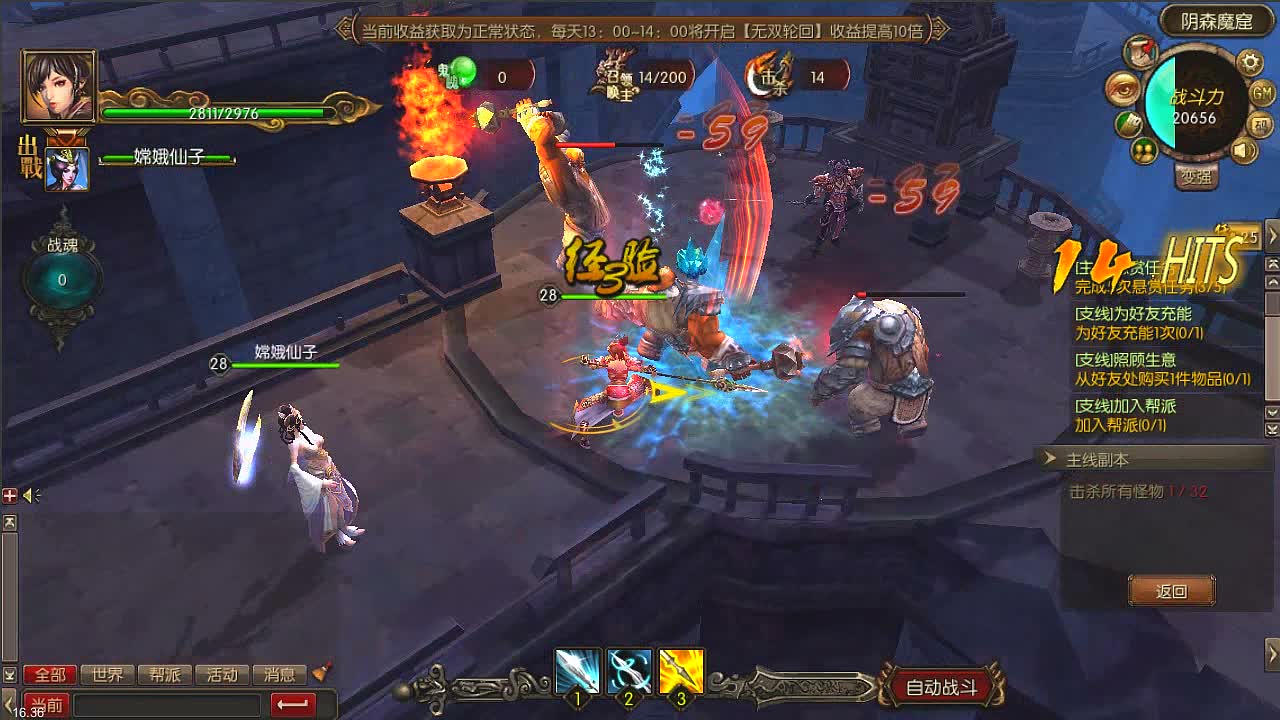The image size is (1280, 720).
Task: Click the chat text input field
Action: pos(168,705)
